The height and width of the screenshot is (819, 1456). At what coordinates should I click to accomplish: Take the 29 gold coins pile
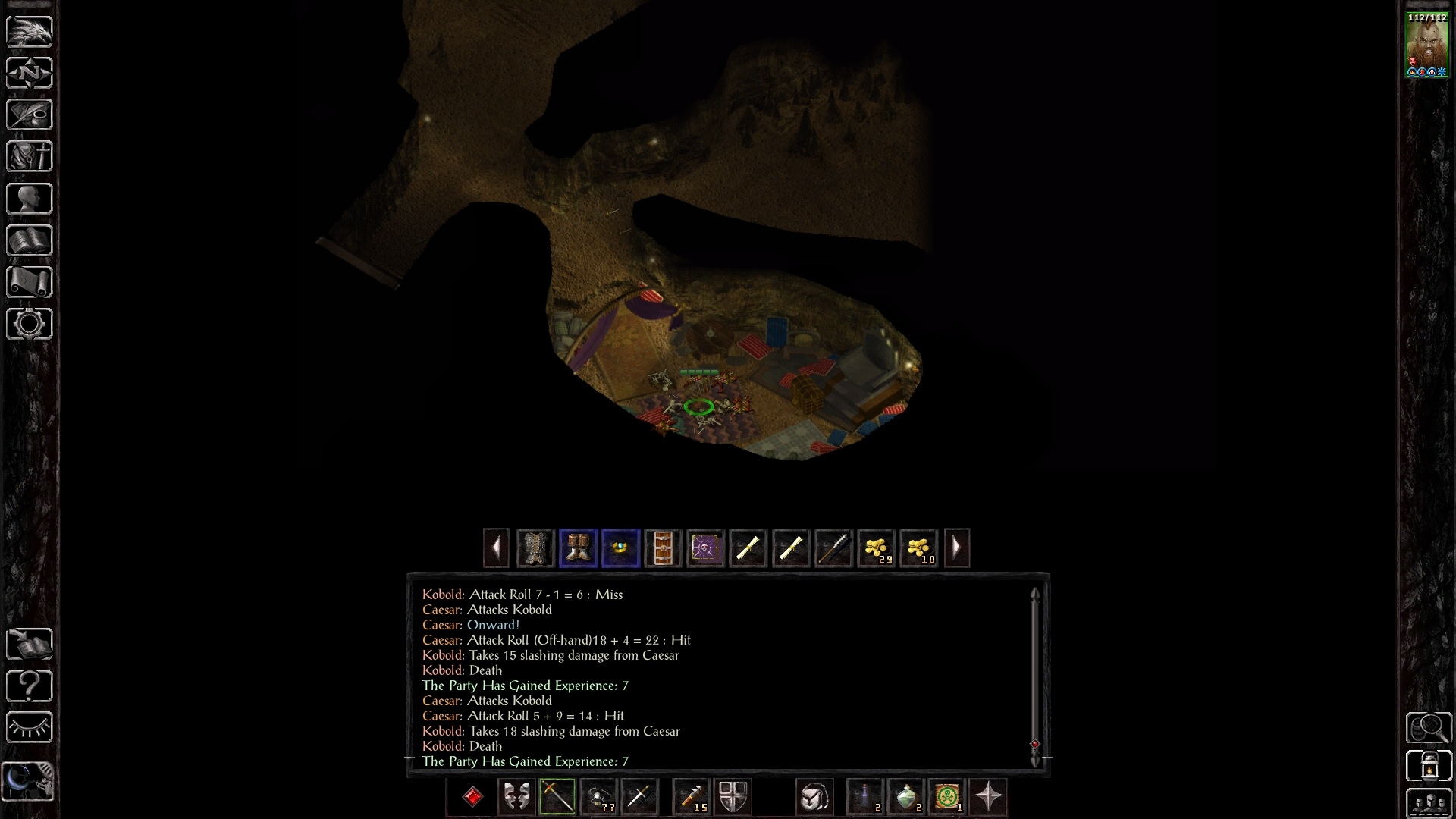point(876,548)
